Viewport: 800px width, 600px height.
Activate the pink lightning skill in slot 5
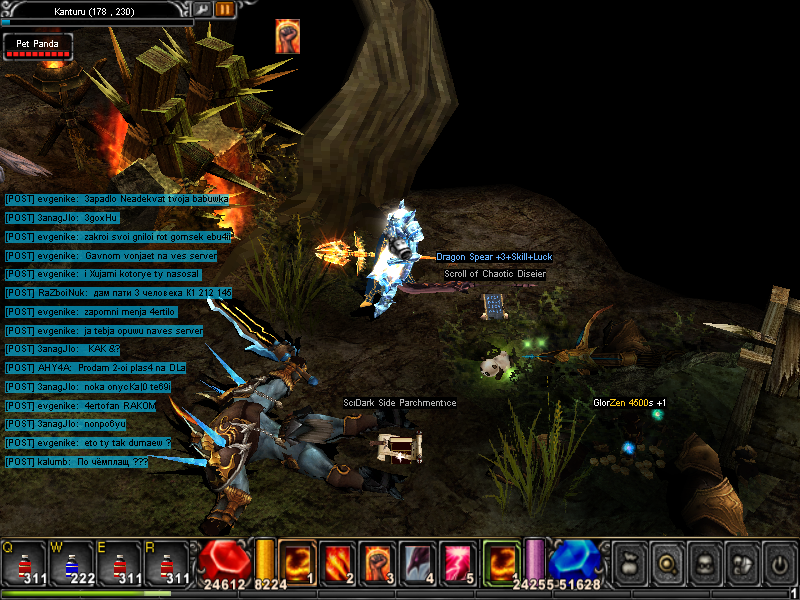tap(458, 561)
